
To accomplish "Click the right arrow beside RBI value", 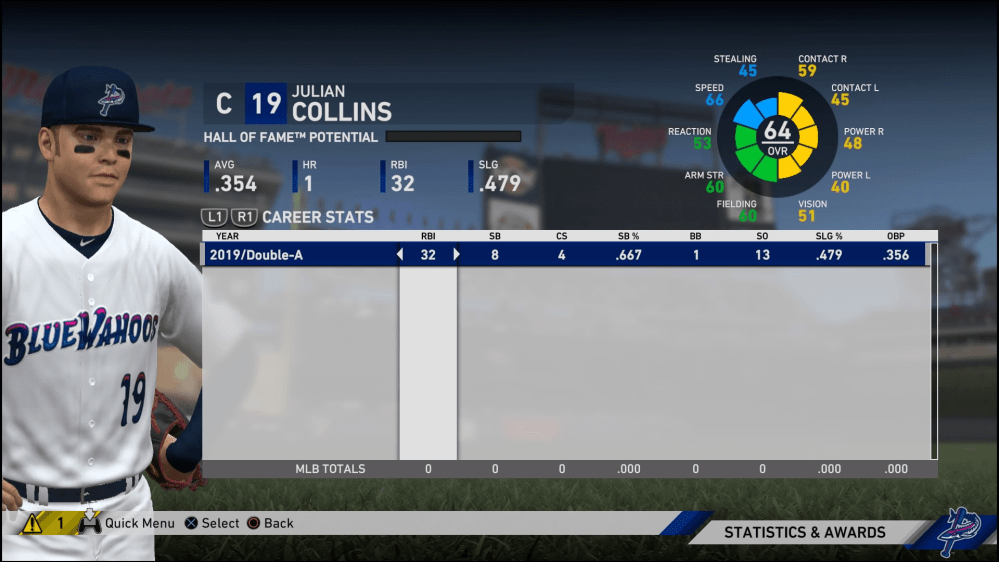I will (457, 255).
